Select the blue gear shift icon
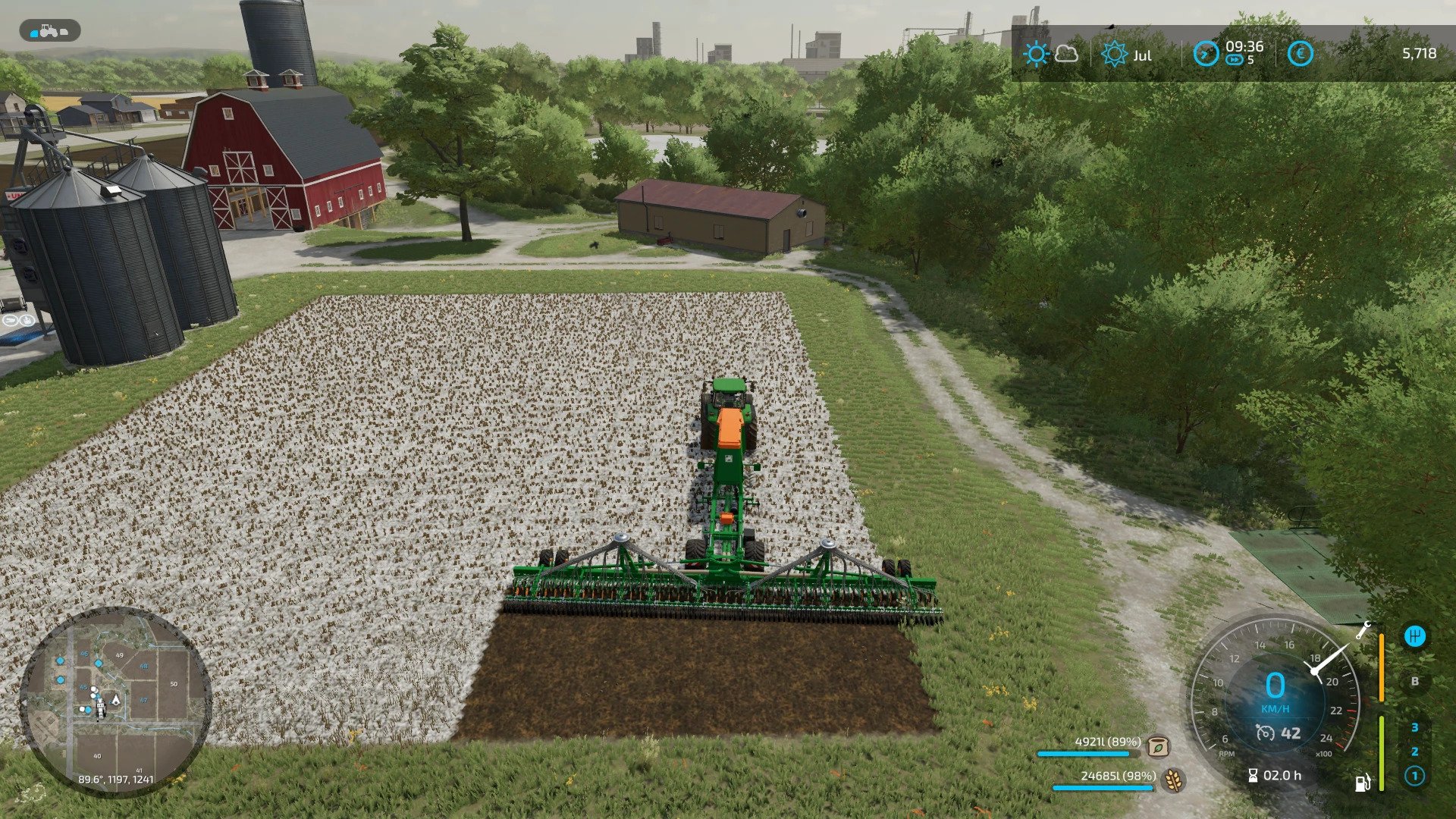Image resolution: width=1456 pixels, height=819 pixels. pyautogui.click(x=1414, y=636)
